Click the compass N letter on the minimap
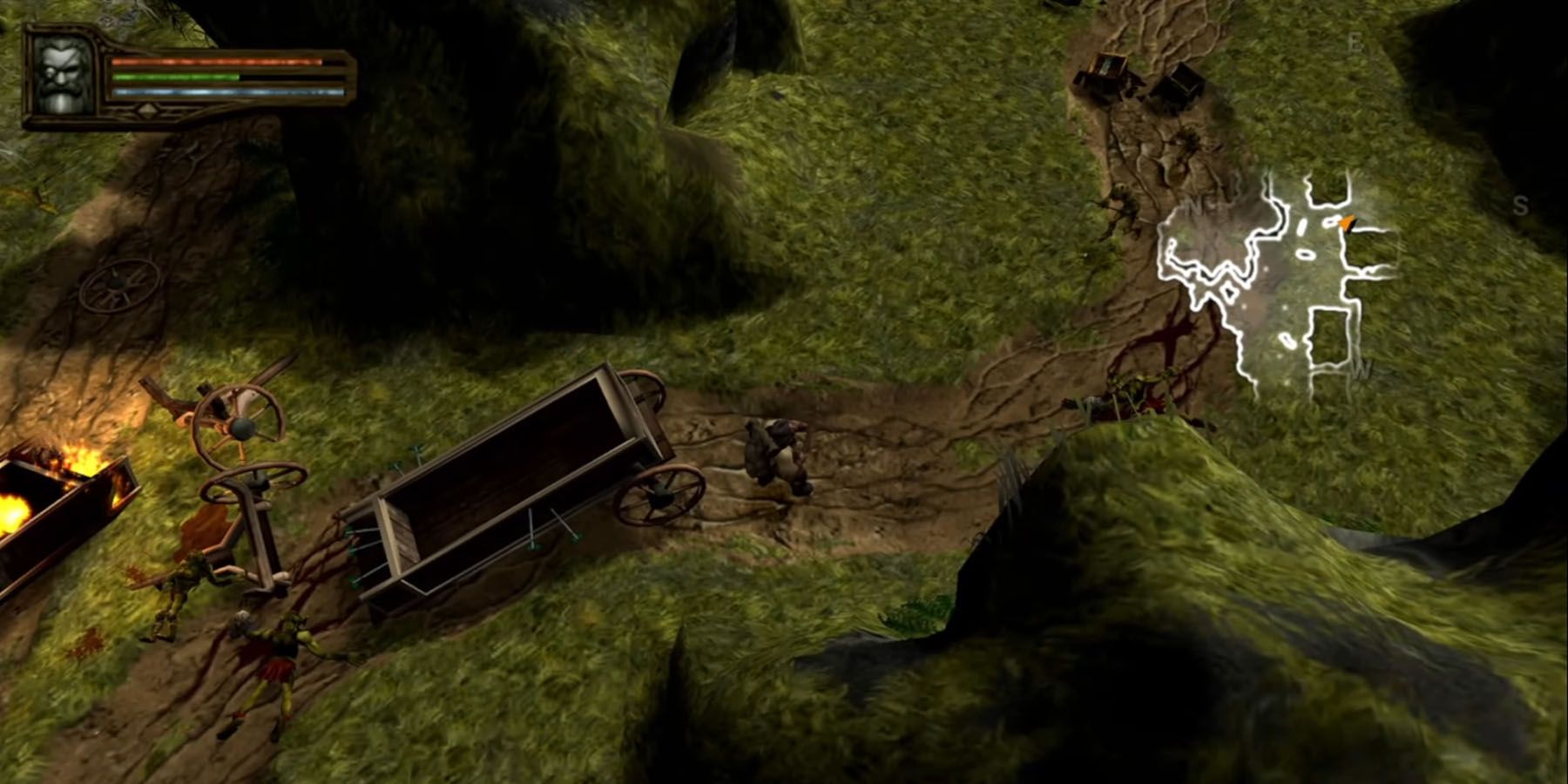This screenshot has width=1568, height=784. pyautogui.click(x=1193, y=202)
